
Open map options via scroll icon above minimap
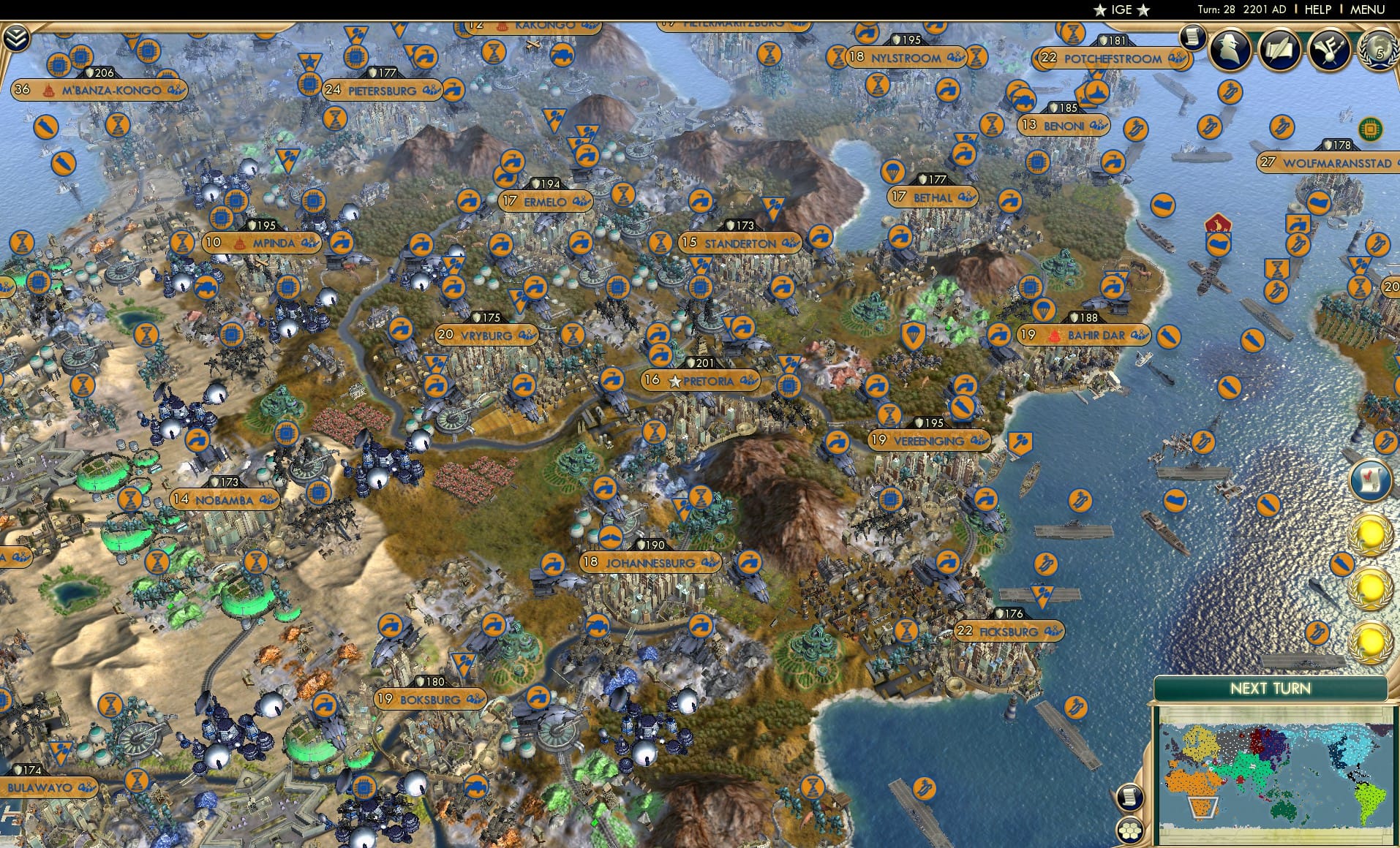pos(1129,797)
